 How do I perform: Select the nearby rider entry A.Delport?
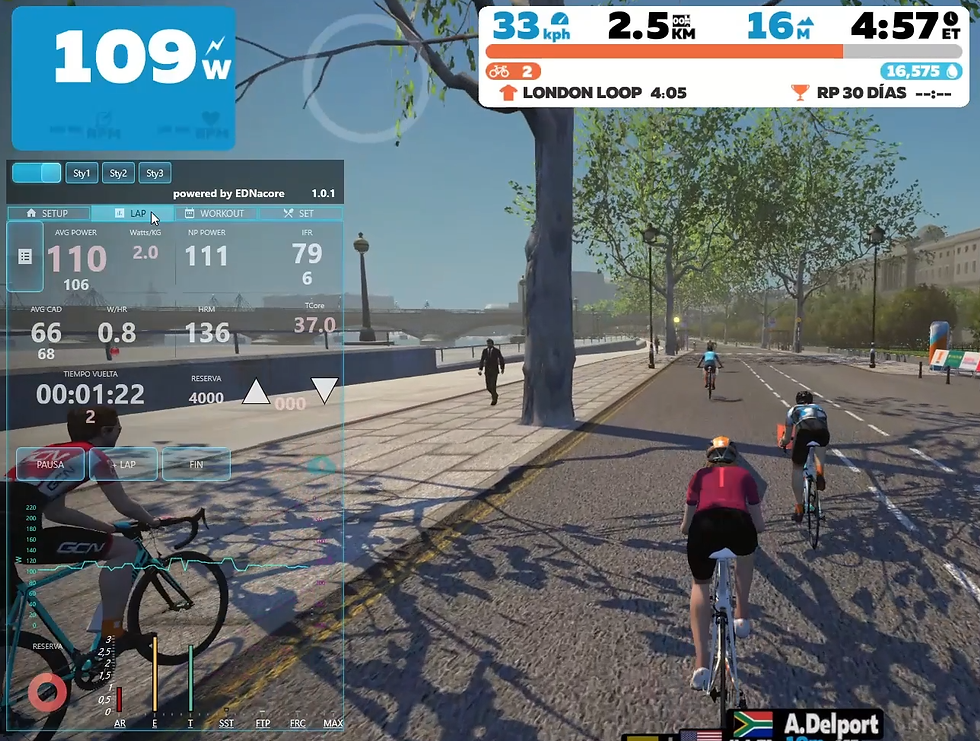pyautogui.click(x=816, y=724)
